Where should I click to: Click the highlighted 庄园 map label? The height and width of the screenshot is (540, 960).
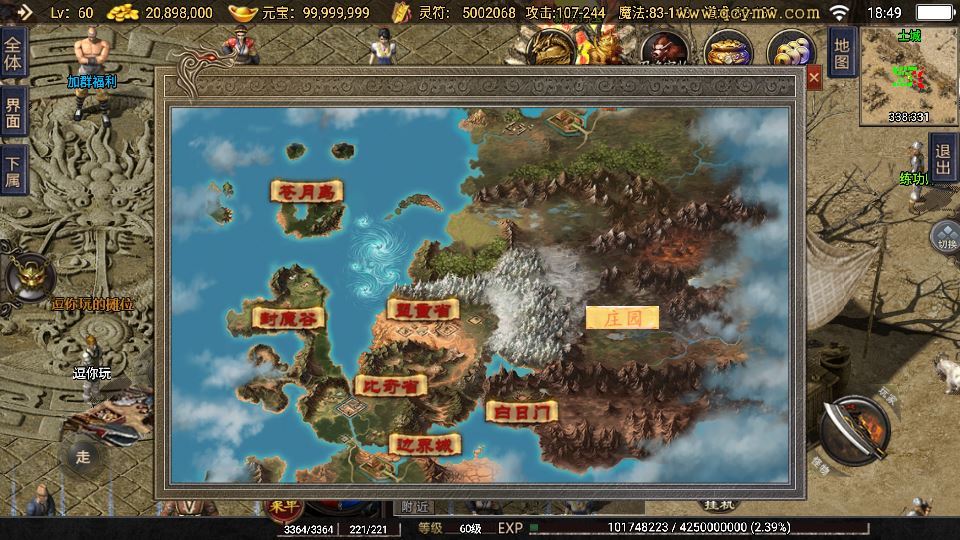pyautogui.click(x=622, y=318)
